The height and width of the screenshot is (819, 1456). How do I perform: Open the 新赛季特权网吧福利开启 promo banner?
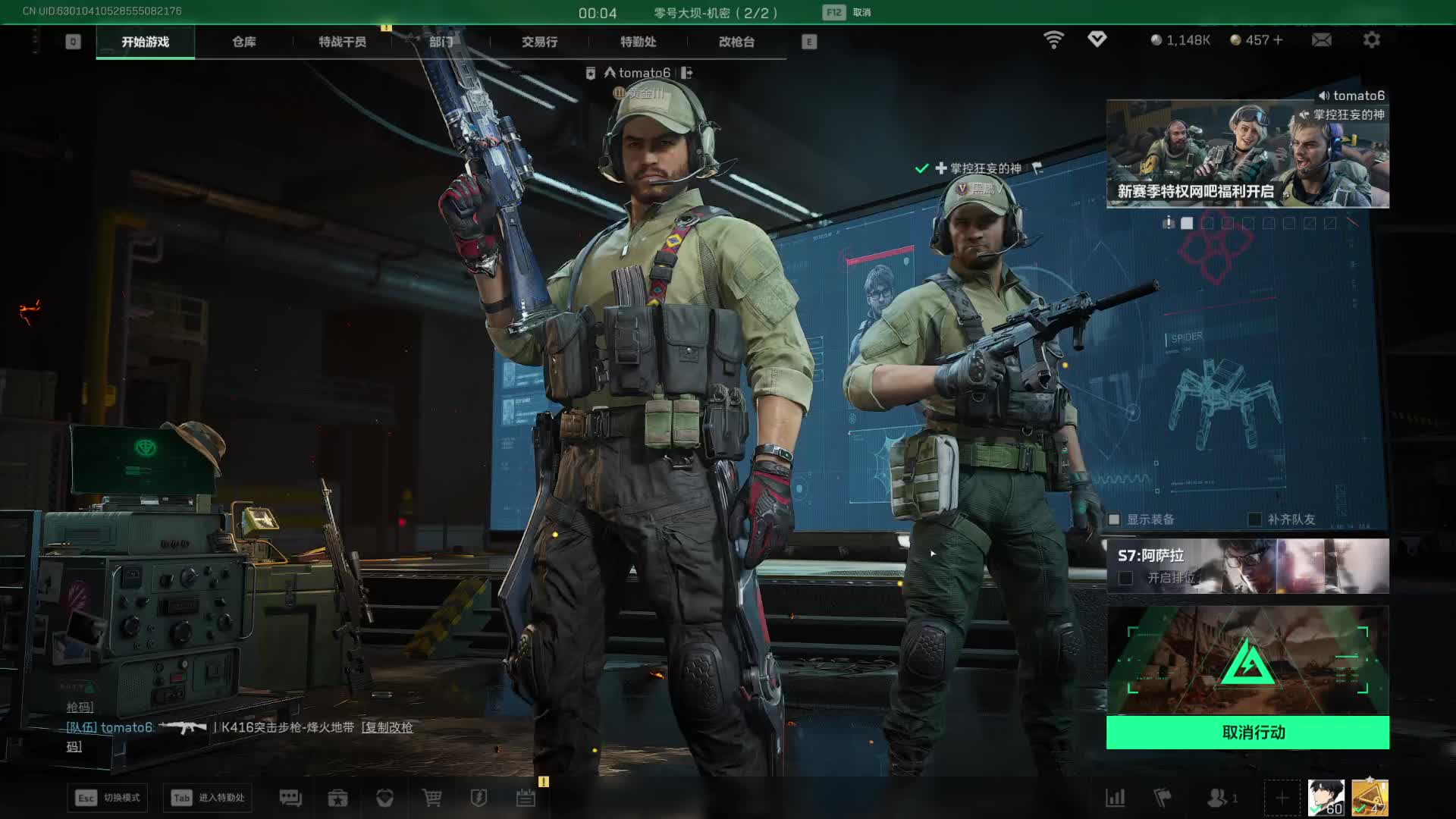[x=1247, y=154]
